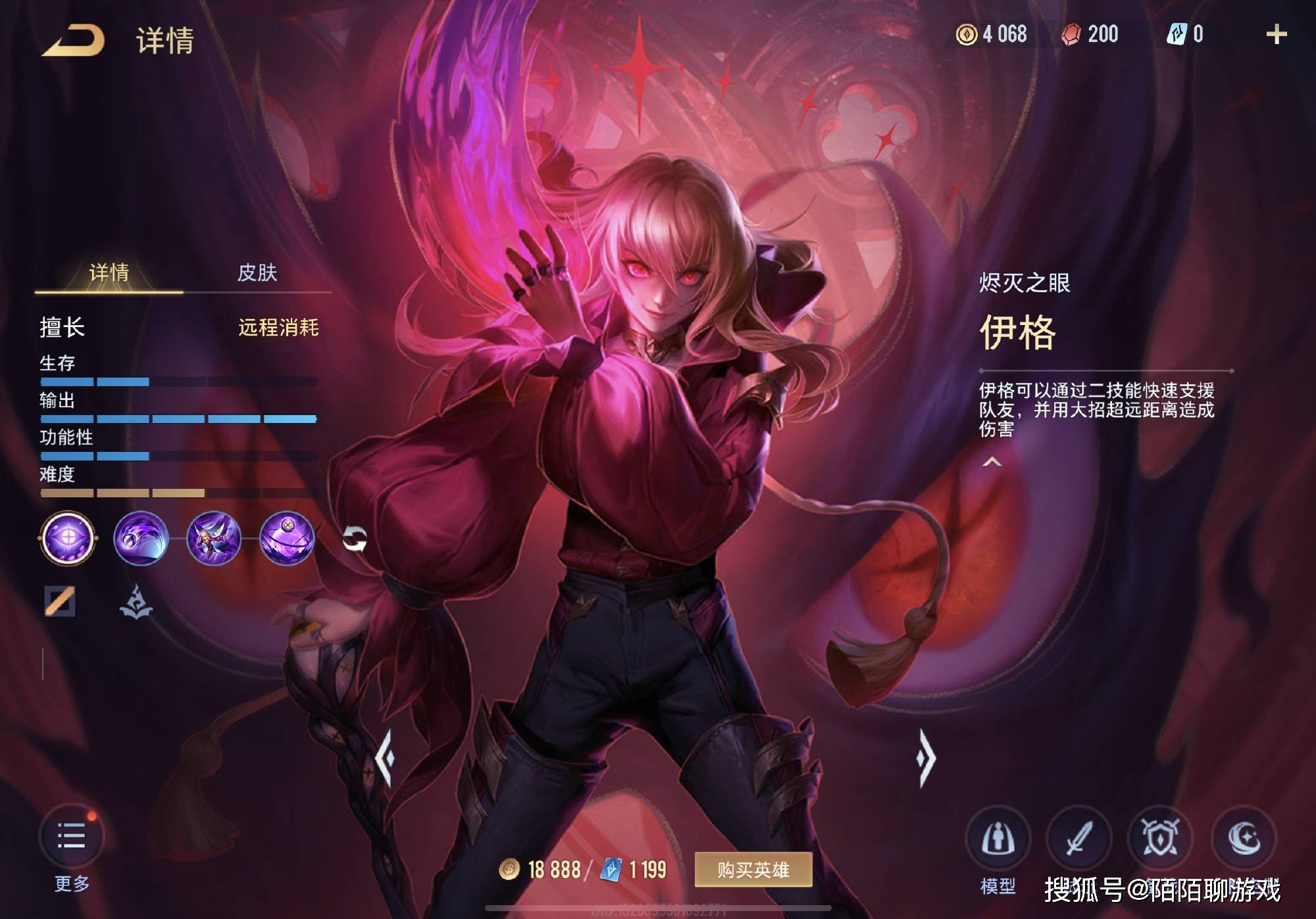Open the second ability dash skill icon
Image resolution: width=1316 pixels, height=919 pixels.
click(211, 538)
